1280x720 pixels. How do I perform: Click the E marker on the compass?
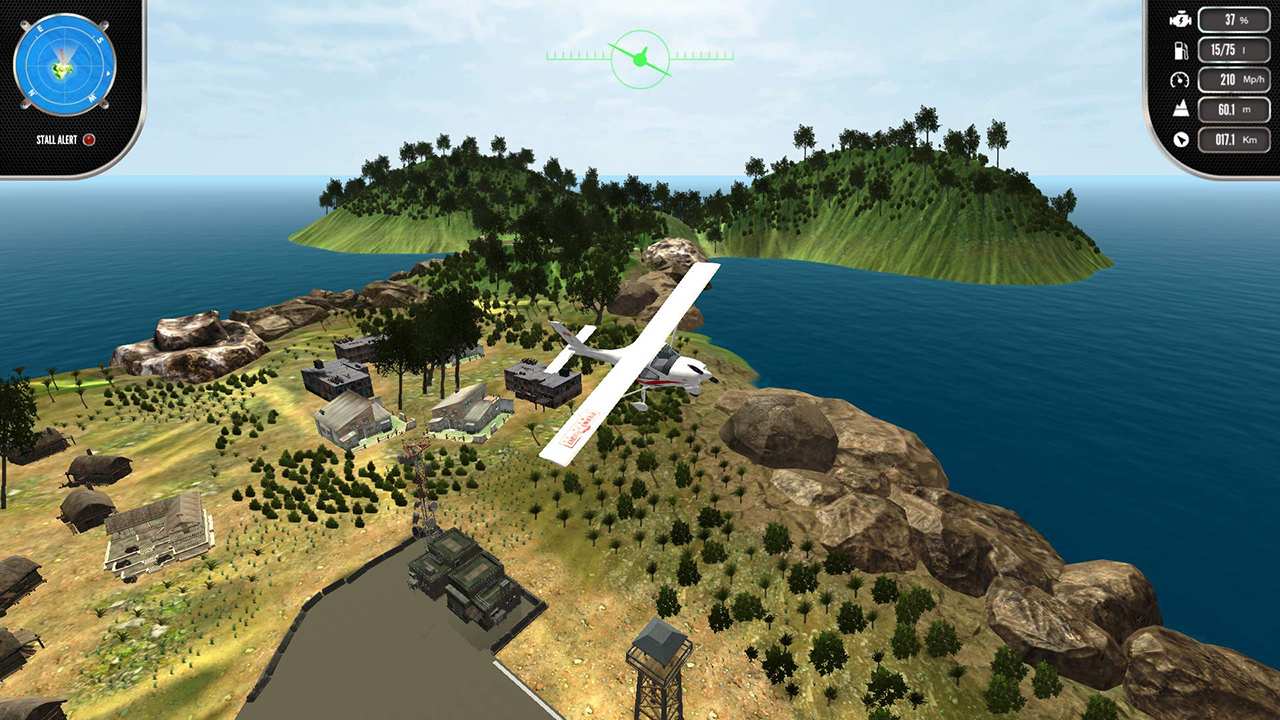40,27
